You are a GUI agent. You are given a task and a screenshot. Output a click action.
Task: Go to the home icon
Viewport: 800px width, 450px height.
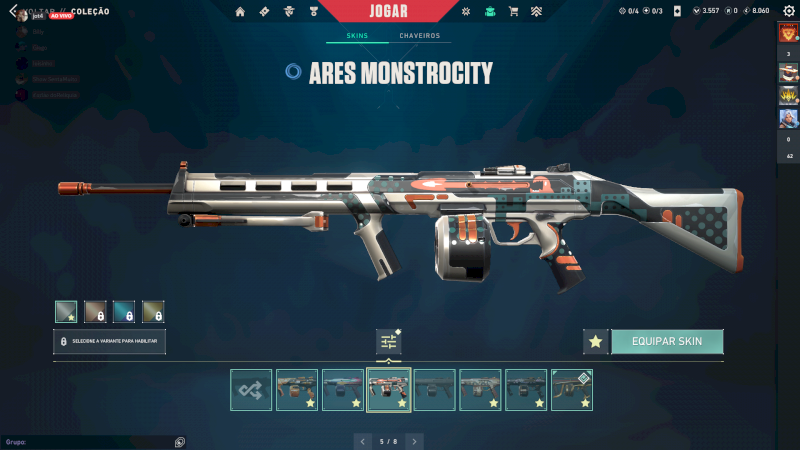coord(240,12)
